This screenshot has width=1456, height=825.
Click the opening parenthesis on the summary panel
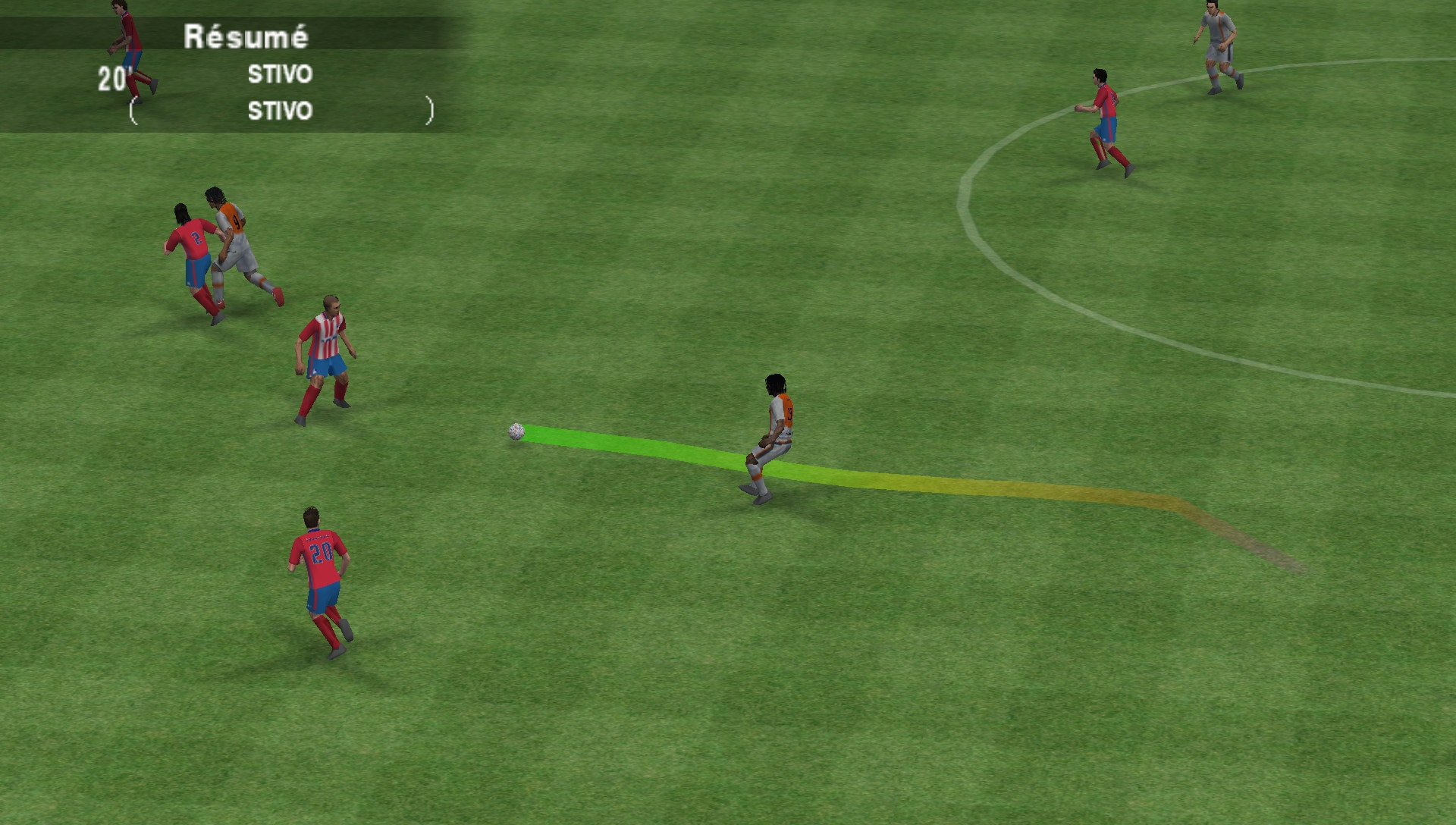pos(133,112)
